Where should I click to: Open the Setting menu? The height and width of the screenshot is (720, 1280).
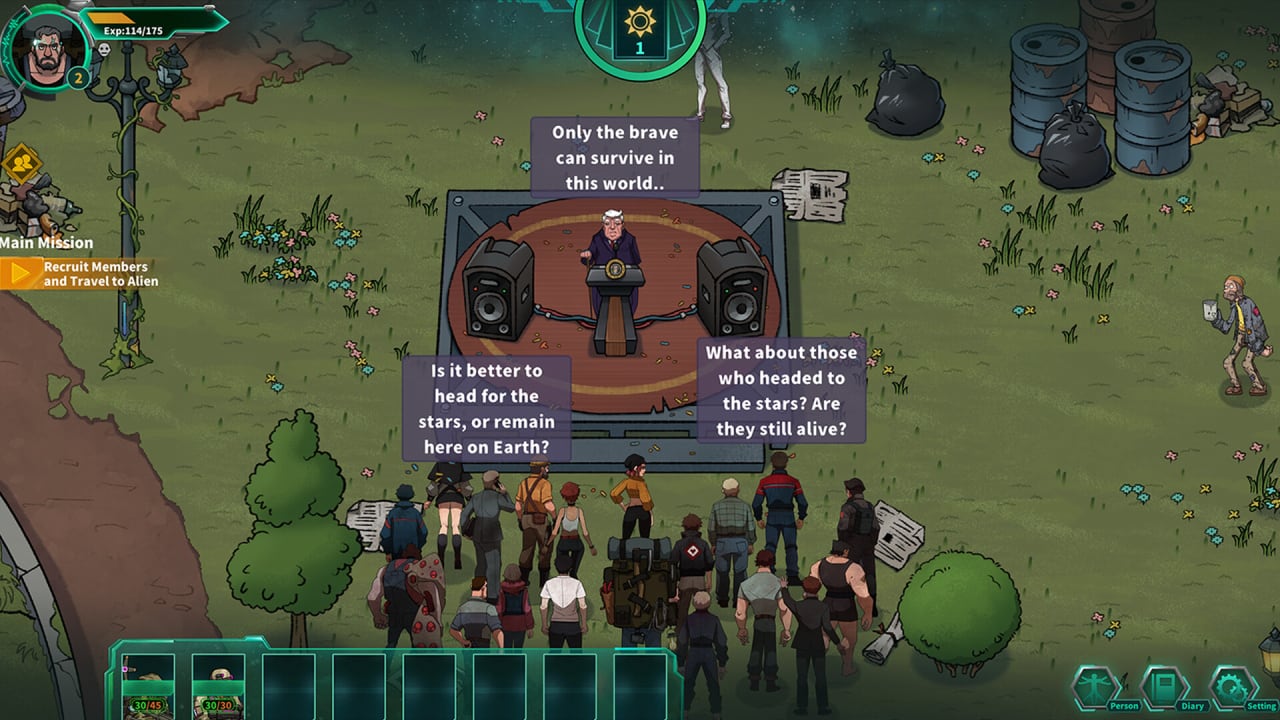click(1234, 688)
